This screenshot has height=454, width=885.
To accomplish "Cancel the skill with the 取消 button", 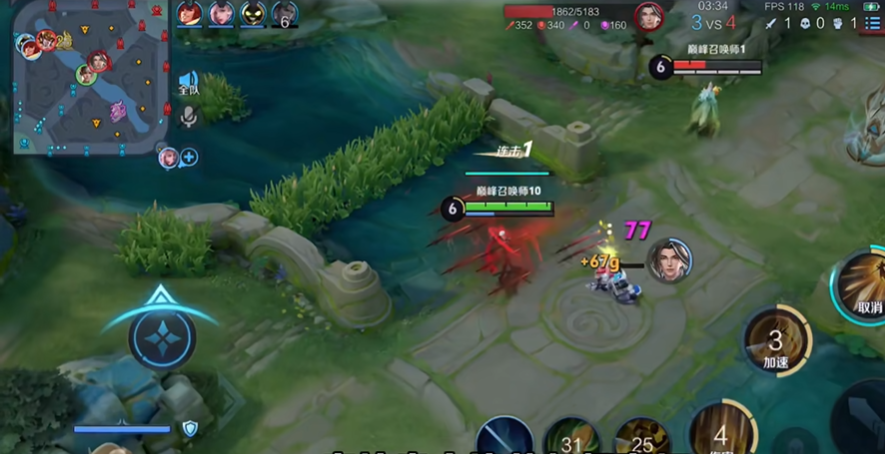I will tap(864, 286).
